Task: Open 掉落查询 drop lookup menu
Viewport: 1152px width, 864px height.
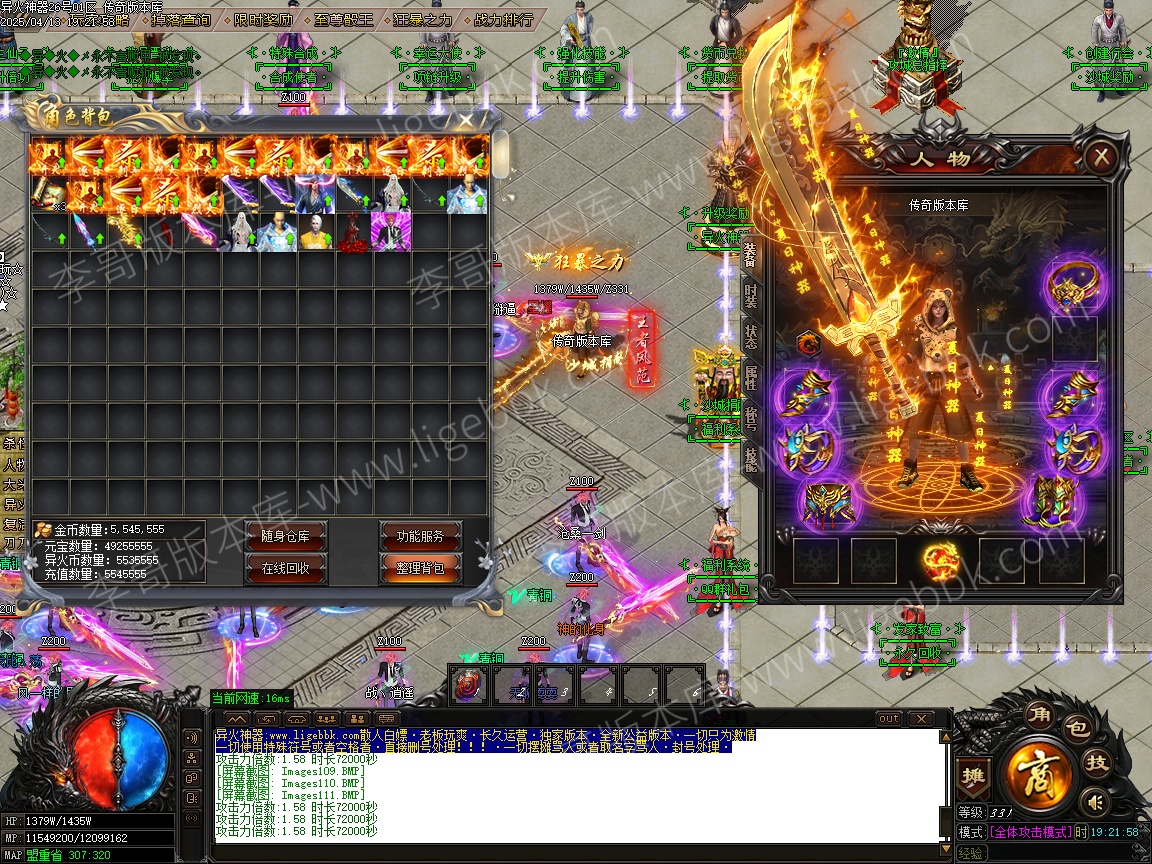Action: 181,19
